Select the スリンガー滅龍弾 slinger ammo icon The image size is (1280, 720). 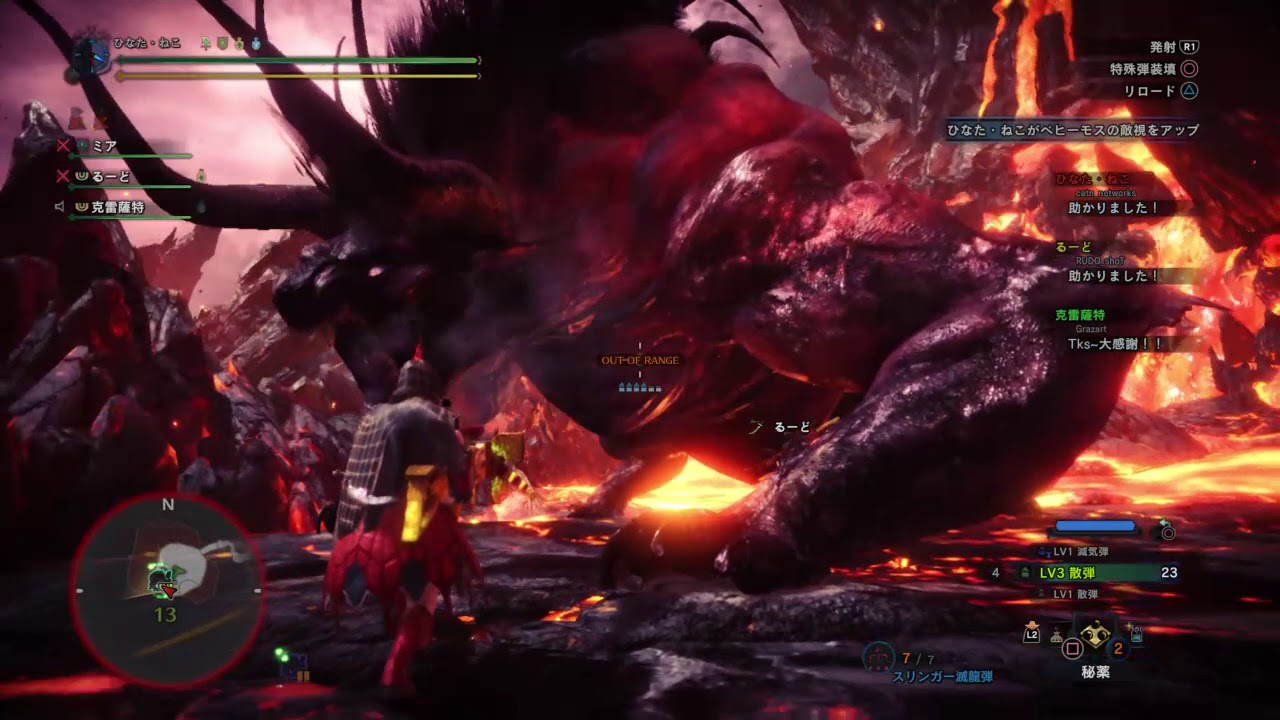878,657
